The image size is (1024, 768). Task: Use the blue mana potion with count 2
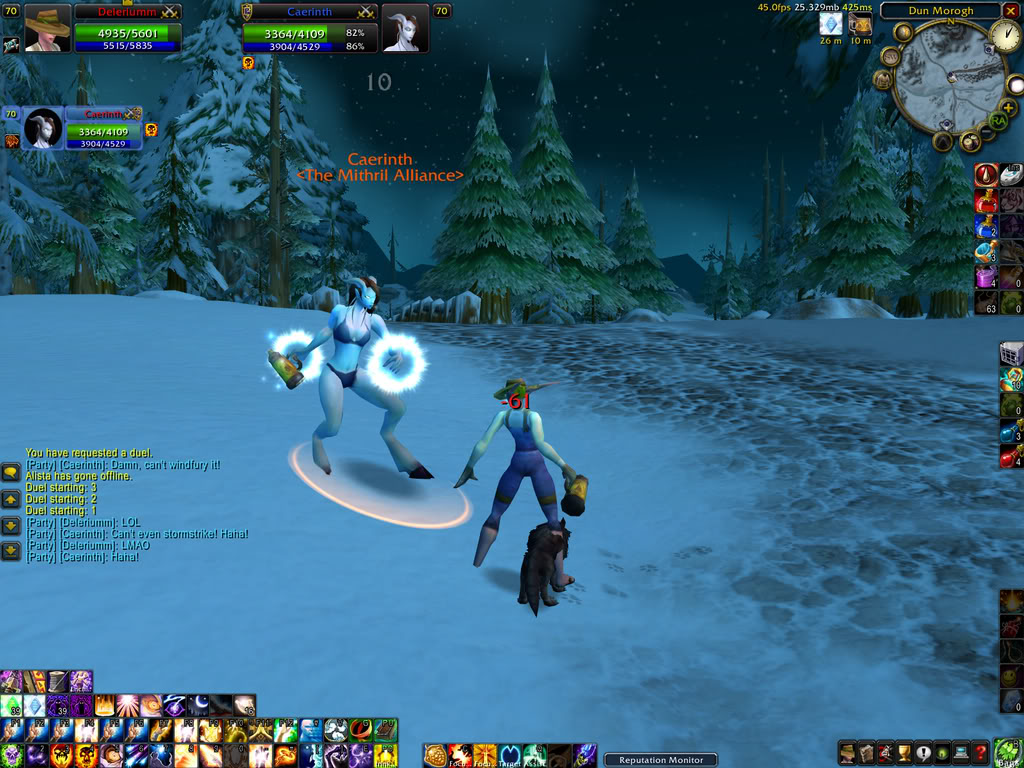(x=986, y=225)
